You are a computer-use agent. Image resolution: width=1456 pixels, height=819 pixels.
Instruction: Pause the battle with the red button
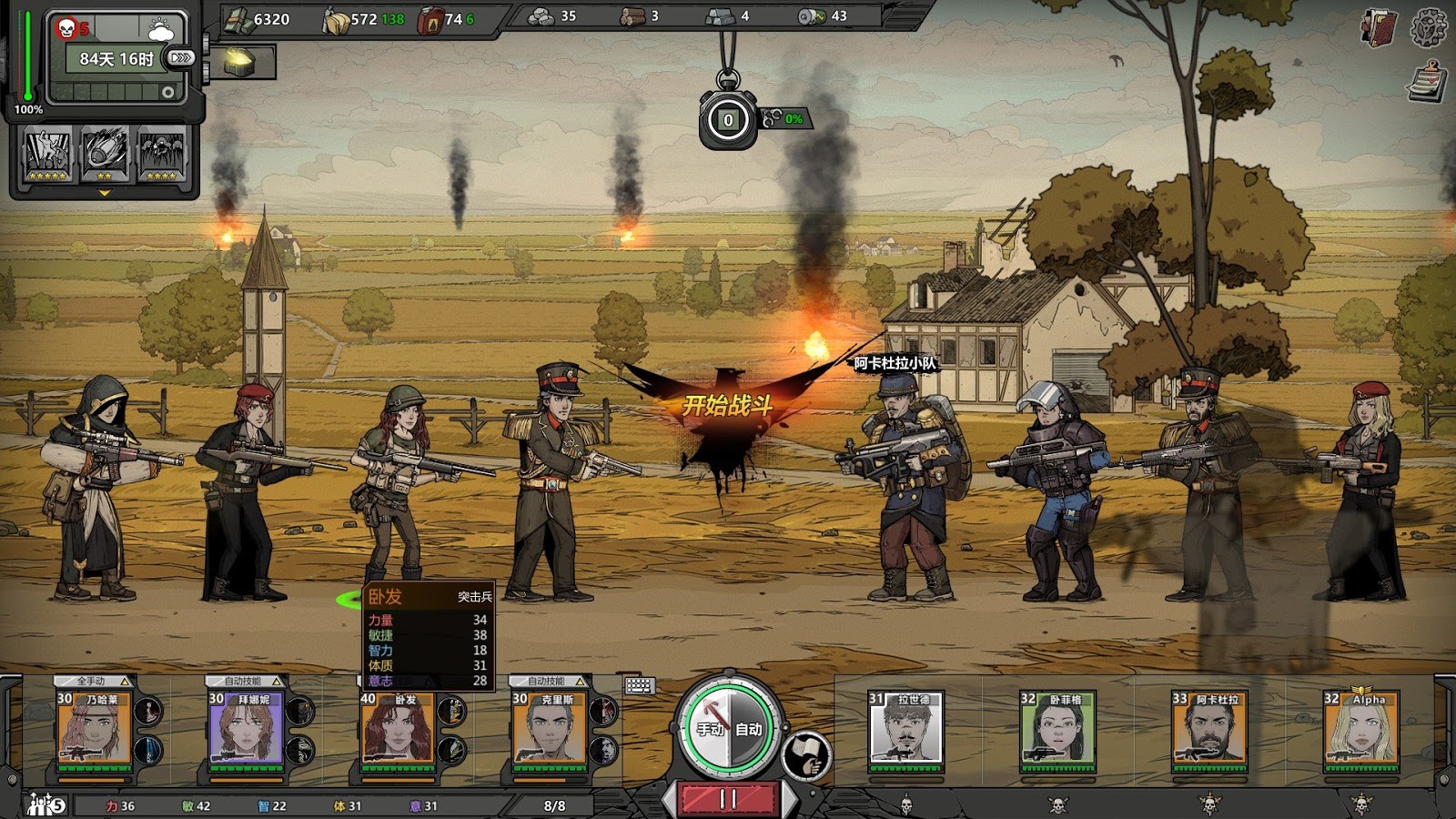pyautogui.click(x=728, y=799)
